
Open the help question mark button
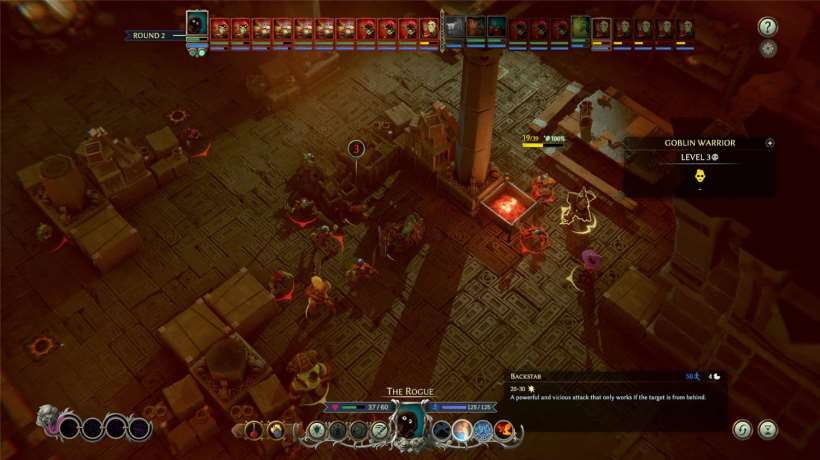tap(768, 27)
